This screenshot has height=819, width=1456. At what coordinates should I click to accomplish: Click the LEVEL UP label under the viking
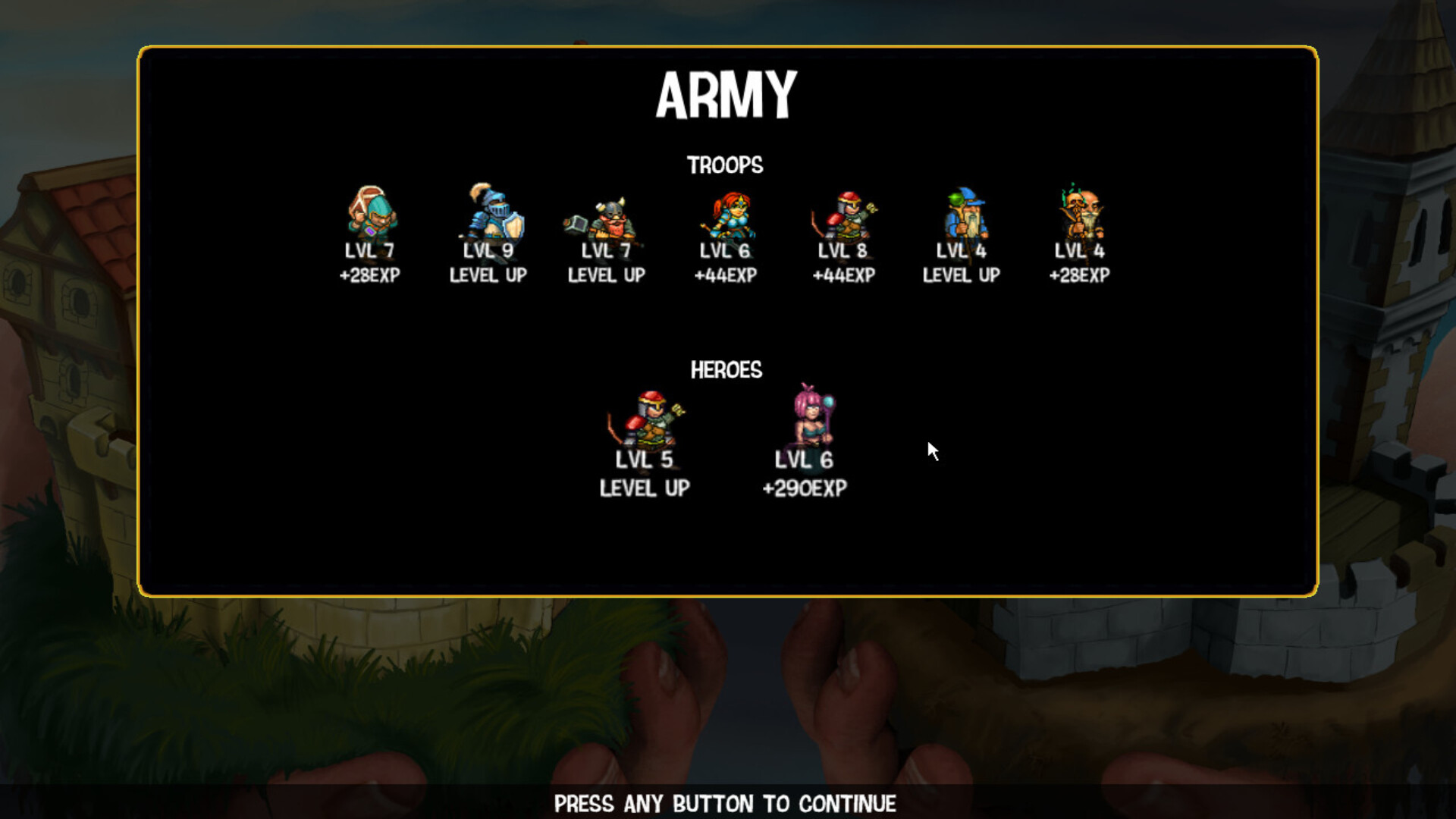606,276
